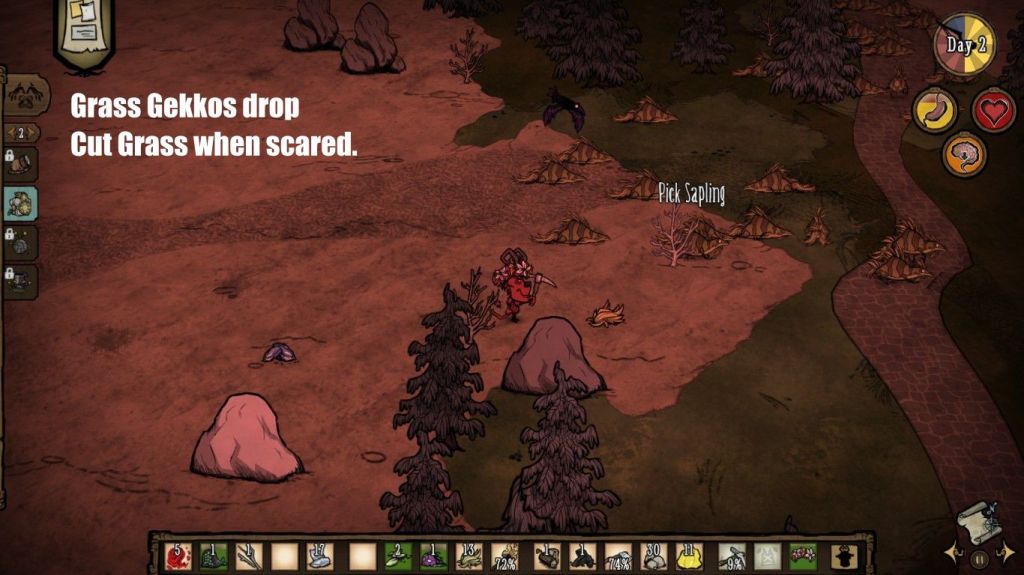
Task: Click the pause button
Action: coord(980,559)
